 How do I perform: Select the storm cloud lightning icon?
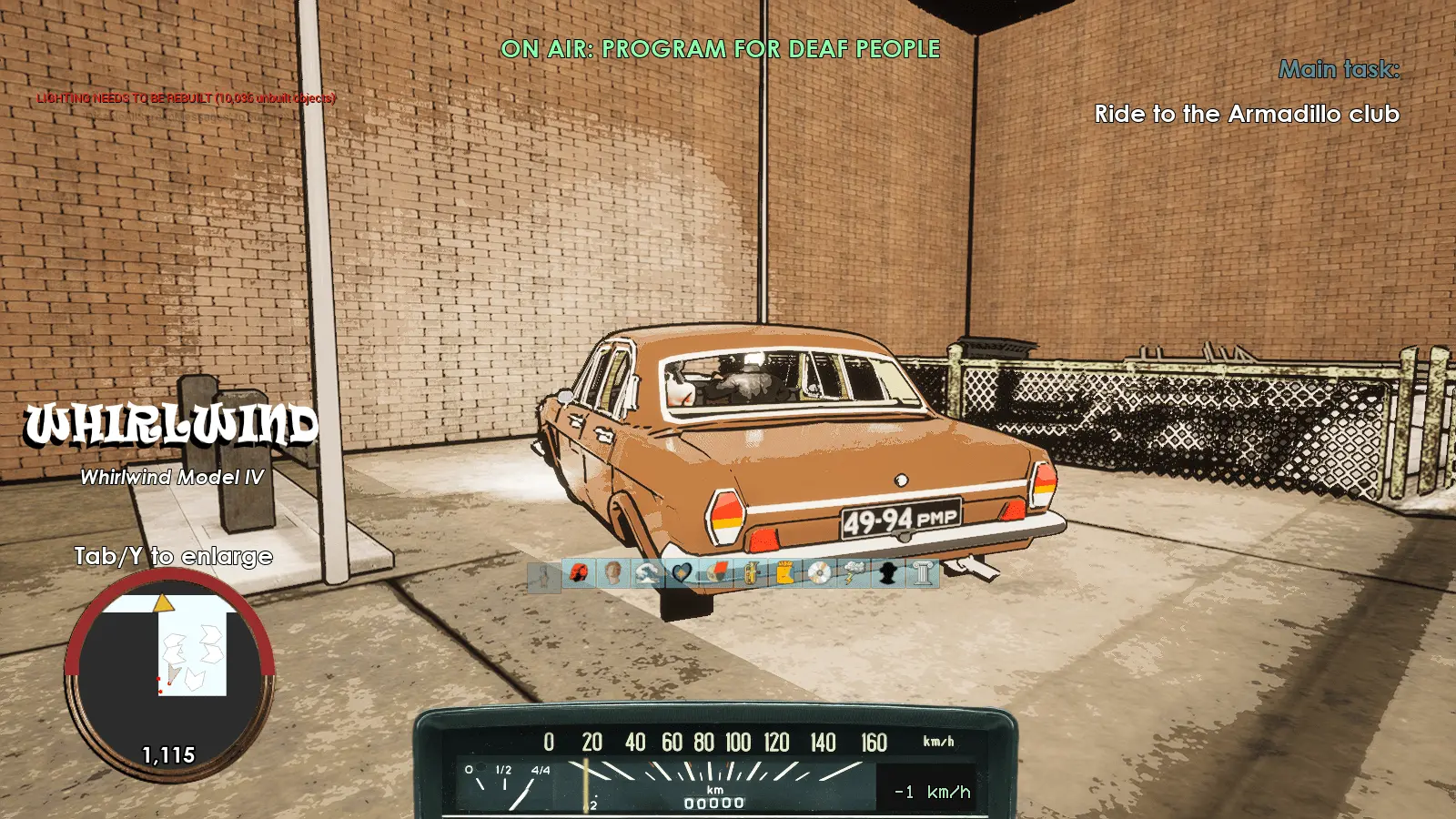(x=854, y=573)
